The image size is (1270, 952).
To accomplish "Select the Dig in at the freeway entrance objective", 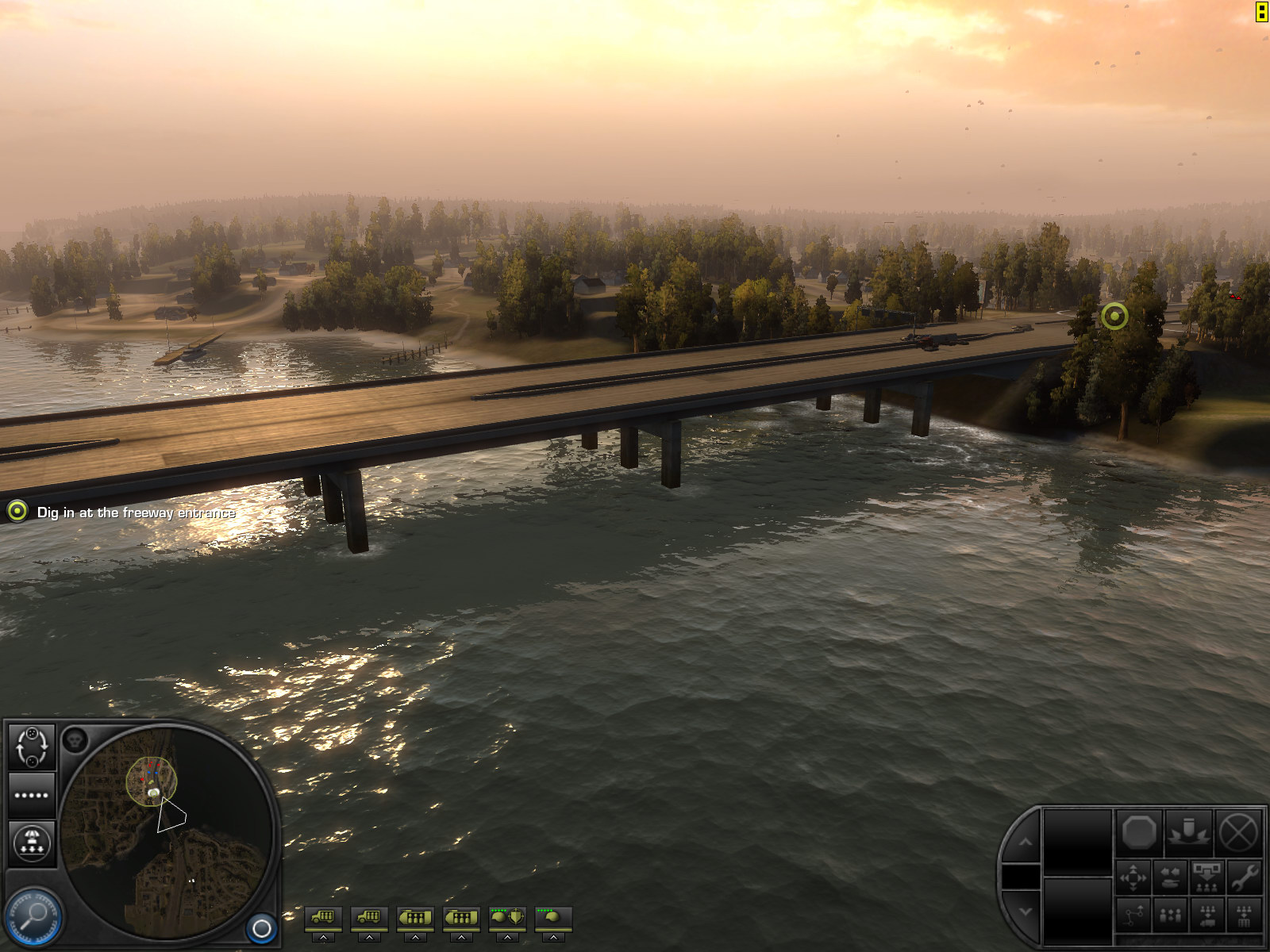I will [x=136, y=512].
